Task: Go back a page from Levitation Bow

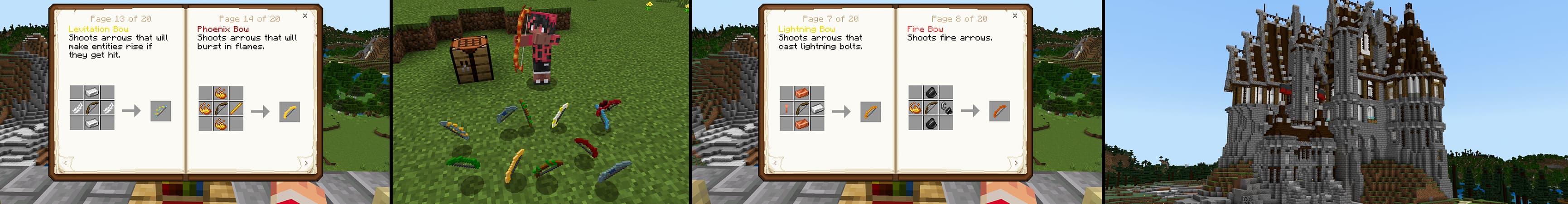Action: 65,163
